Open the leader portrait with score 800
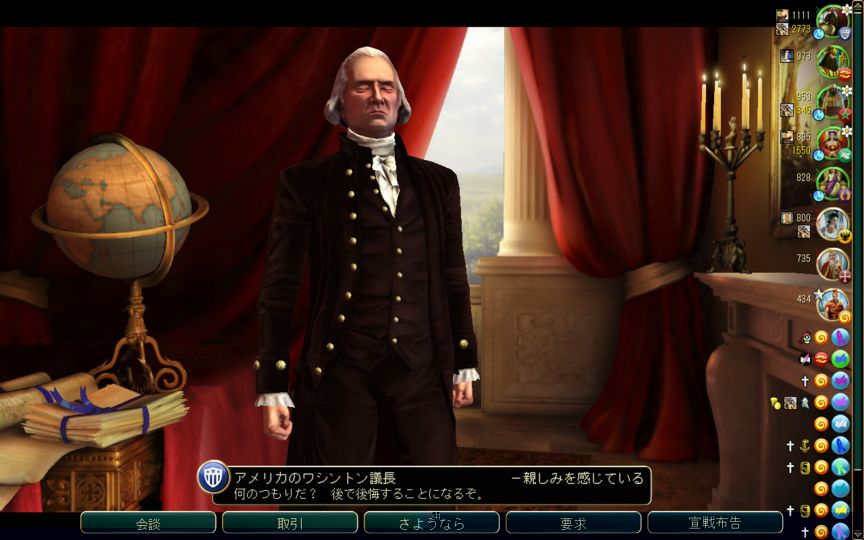This screenshot has width=864, height=540. click(x=832, y=223)
